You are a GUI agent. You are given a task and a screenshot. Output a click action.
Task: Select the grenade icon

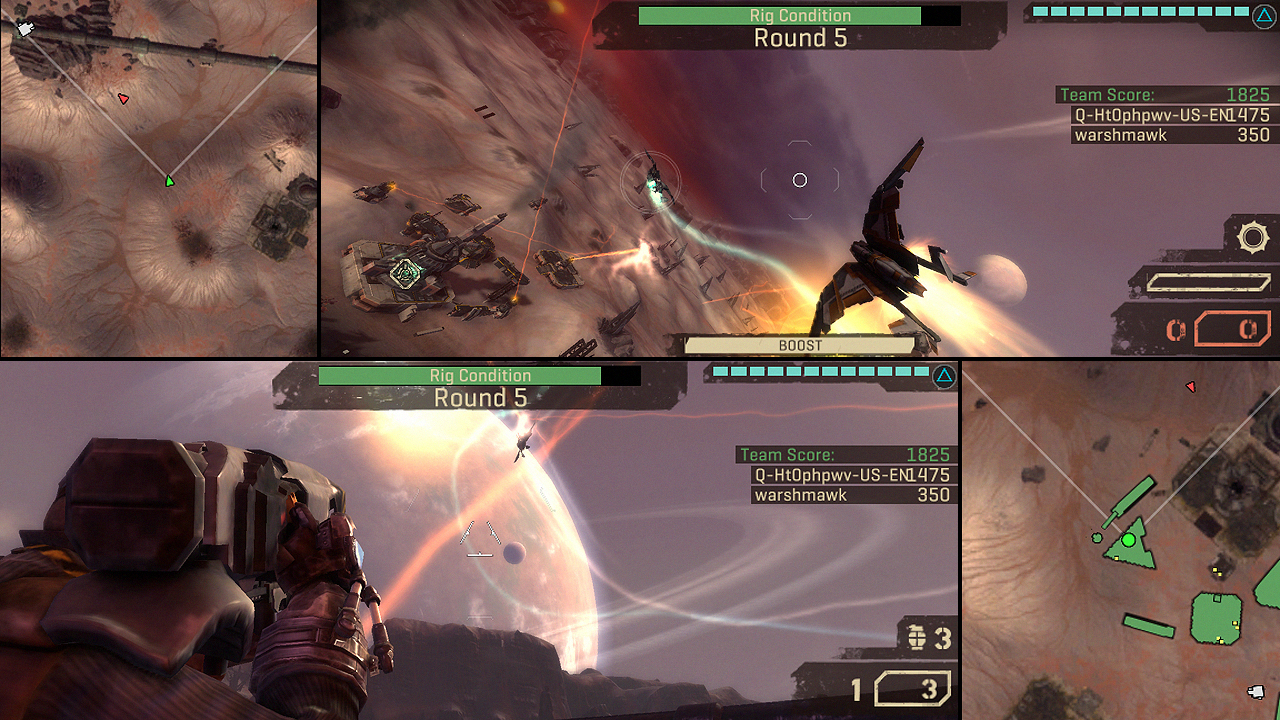(915, 637)
